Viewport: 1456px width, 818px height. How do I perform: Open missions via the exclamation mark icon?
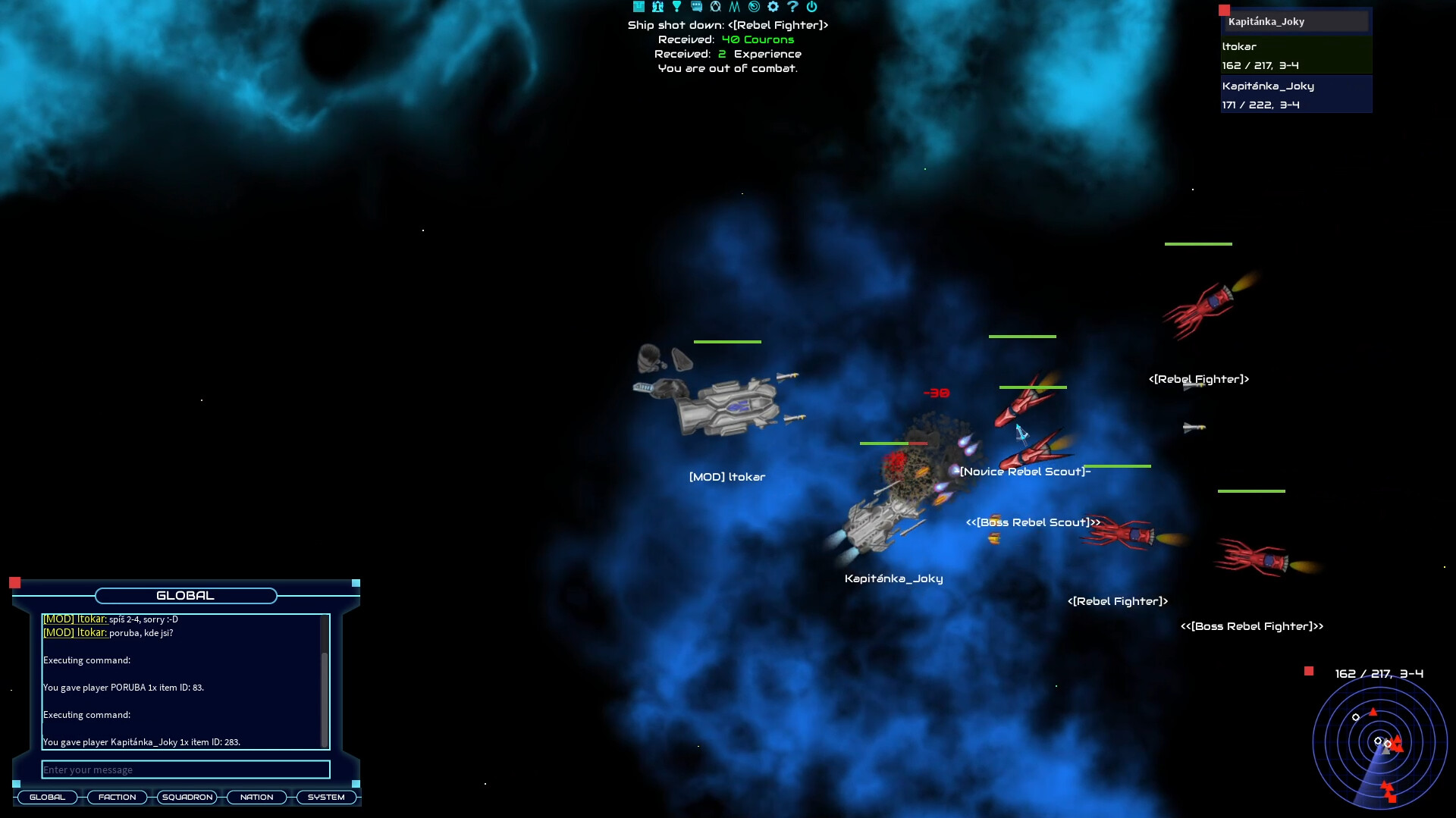pyautogui.click(x=676, y=7)
